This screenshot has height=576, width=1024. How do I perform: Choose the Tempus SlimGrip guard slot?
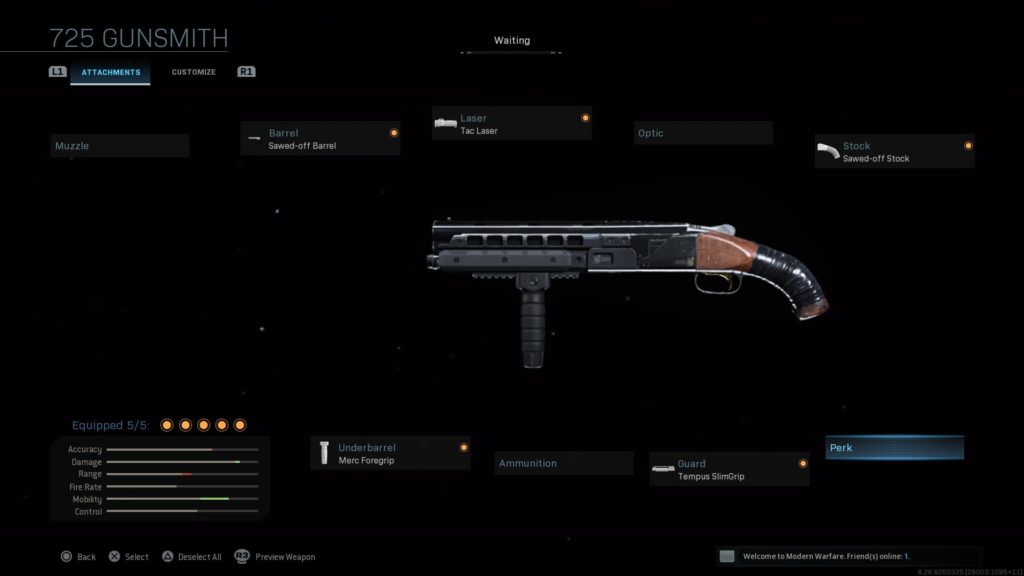(x=729, y=469)
